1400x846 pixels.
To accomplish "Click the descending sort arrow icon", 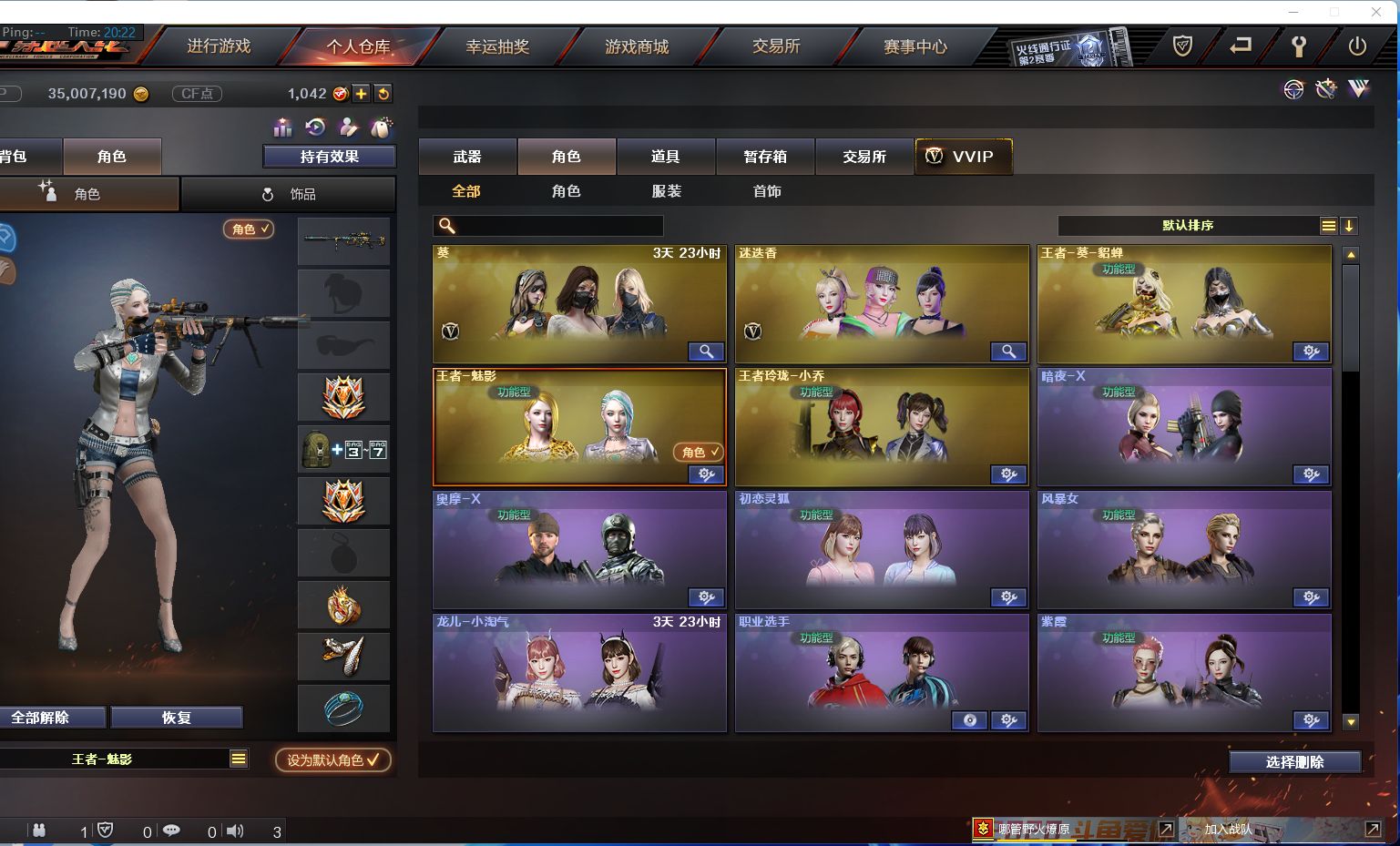I will click(1349, 225).
